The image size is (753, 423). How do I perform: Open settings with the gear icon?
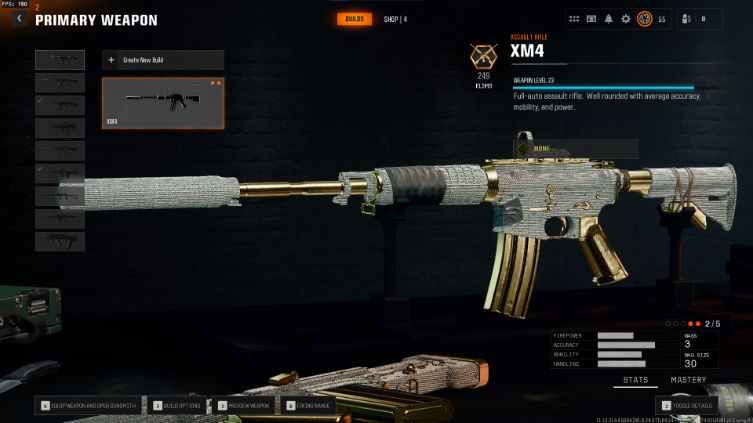626,18
